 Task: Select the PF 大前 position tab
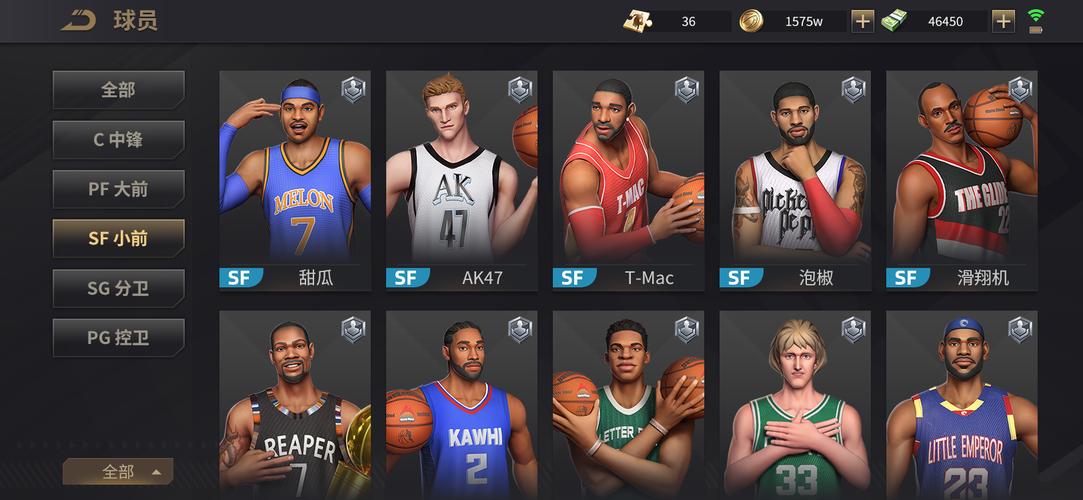tap(118, 189)
